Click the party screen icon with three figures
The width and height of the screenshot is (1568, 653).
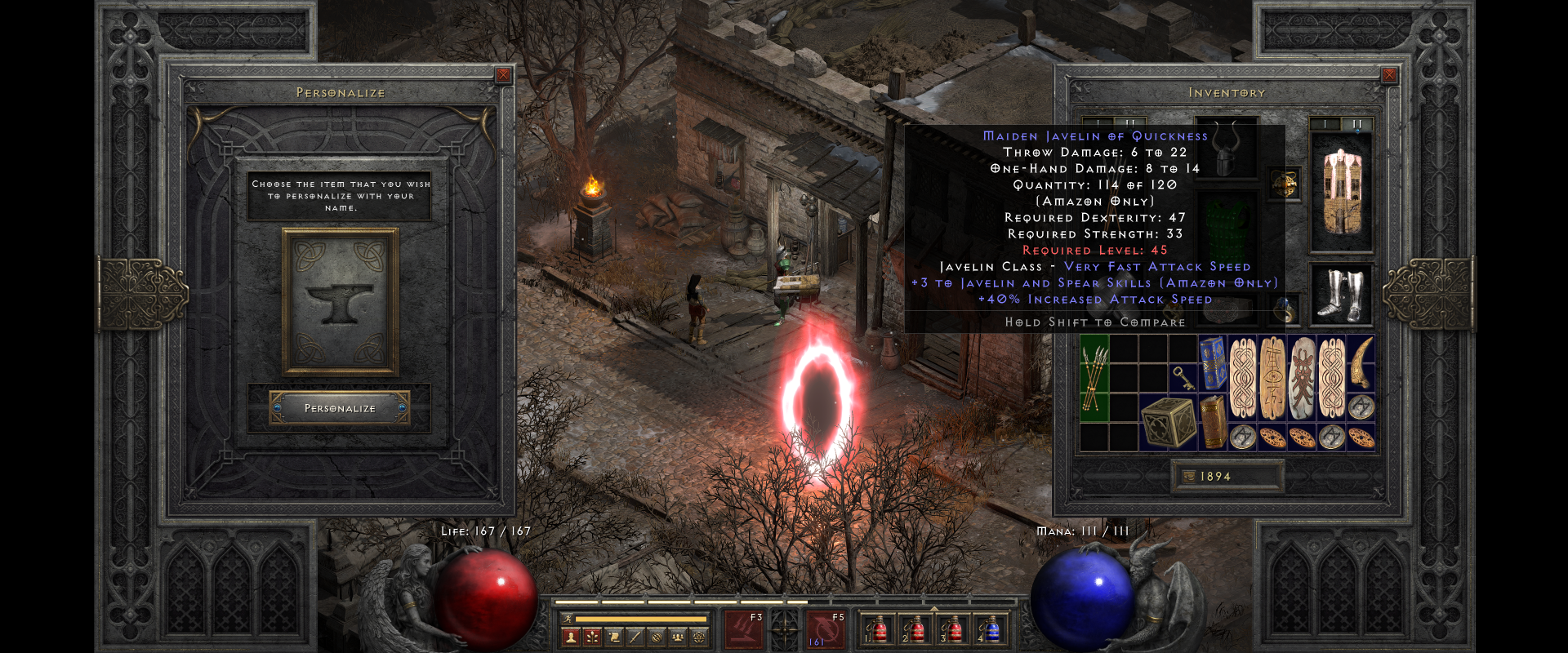click(x=679, y=636)
